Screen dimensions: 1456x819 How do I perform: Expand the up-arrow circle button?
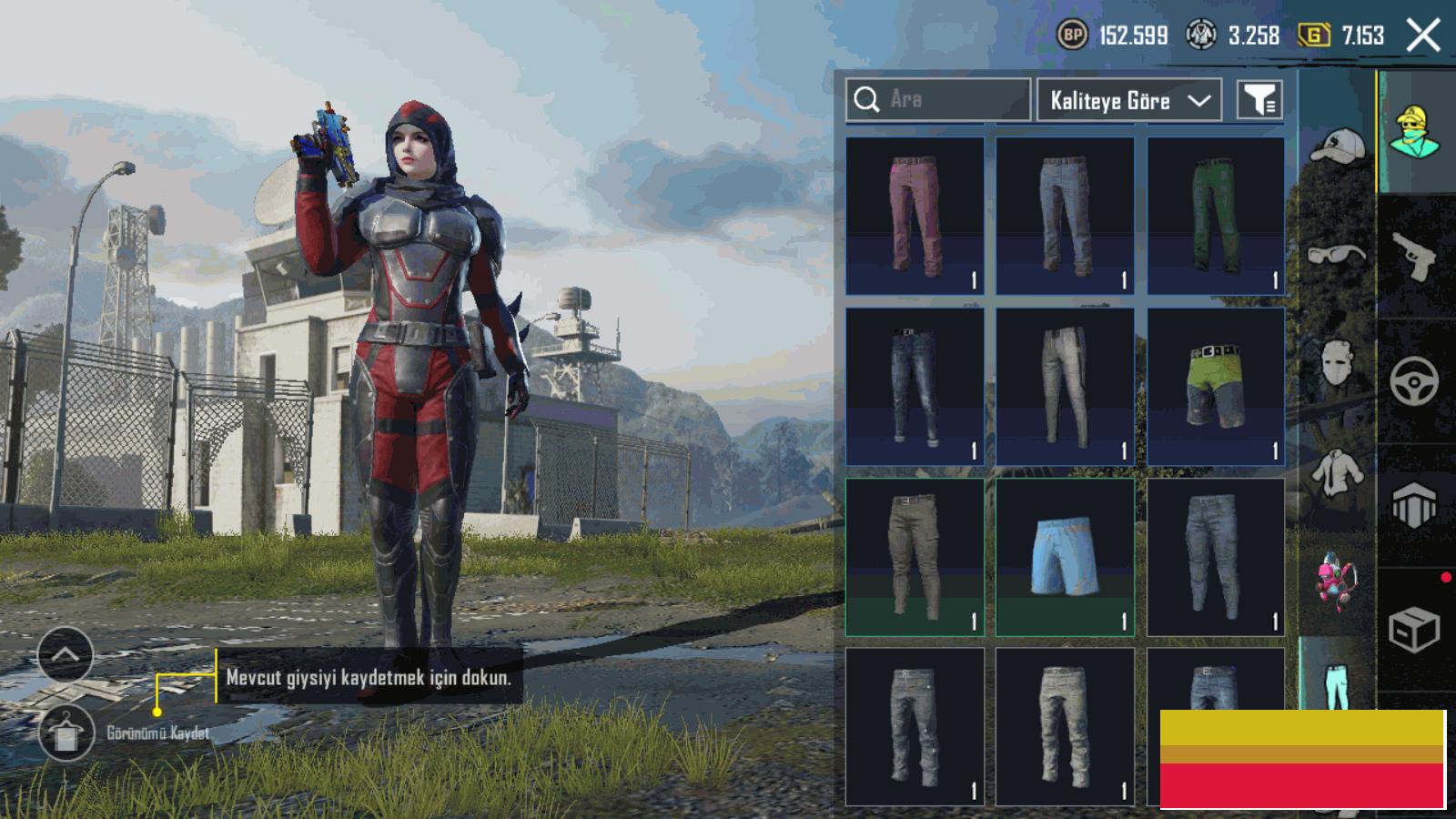point(66,654)
